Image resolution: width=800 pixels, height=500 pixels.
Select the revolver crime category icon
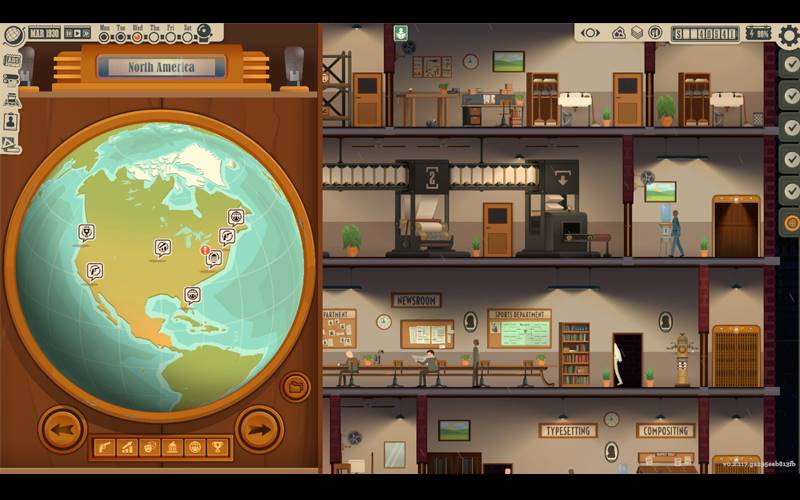point(102,447)
